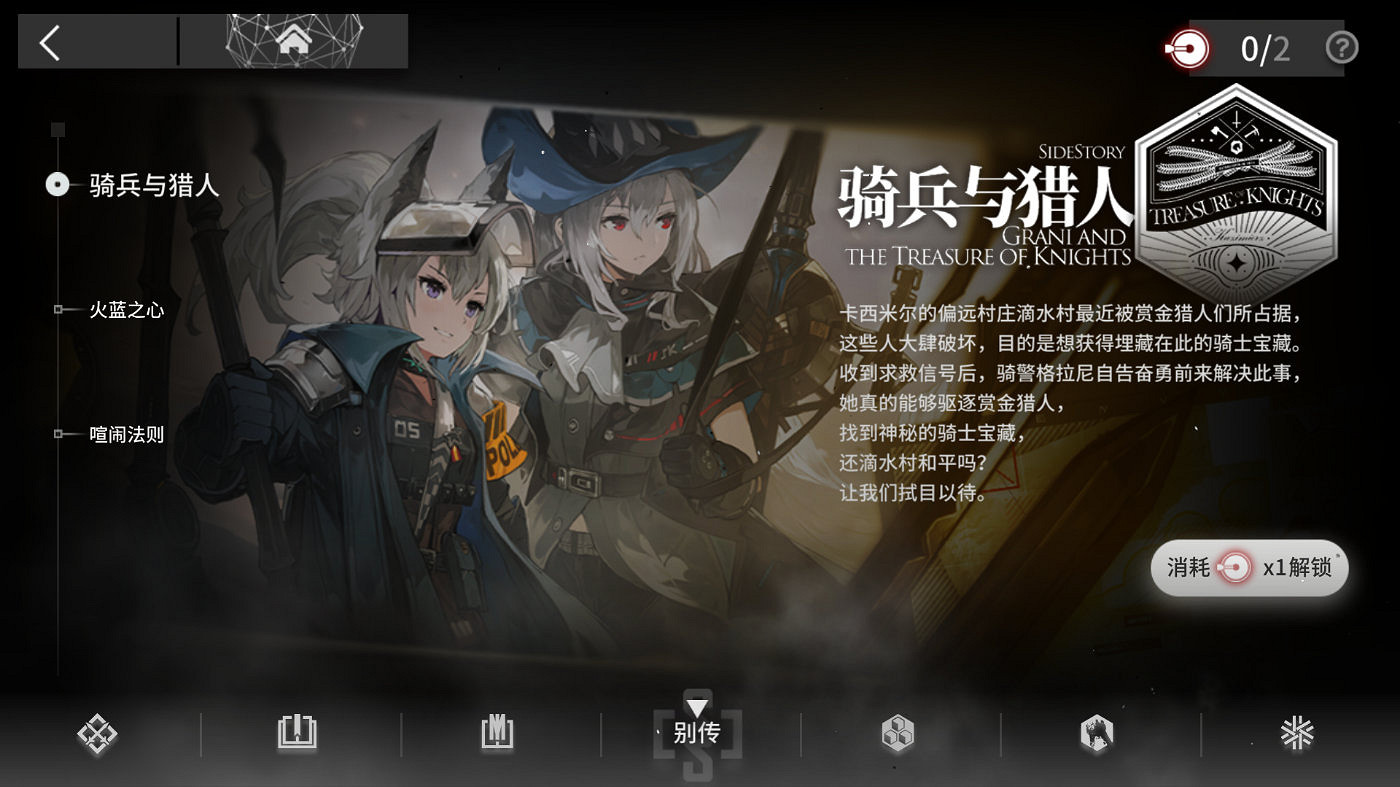The width and height of the screenshot is (1400, 787).
Task: Click the home navigation sphere icon
Action: tap(295, 41)
